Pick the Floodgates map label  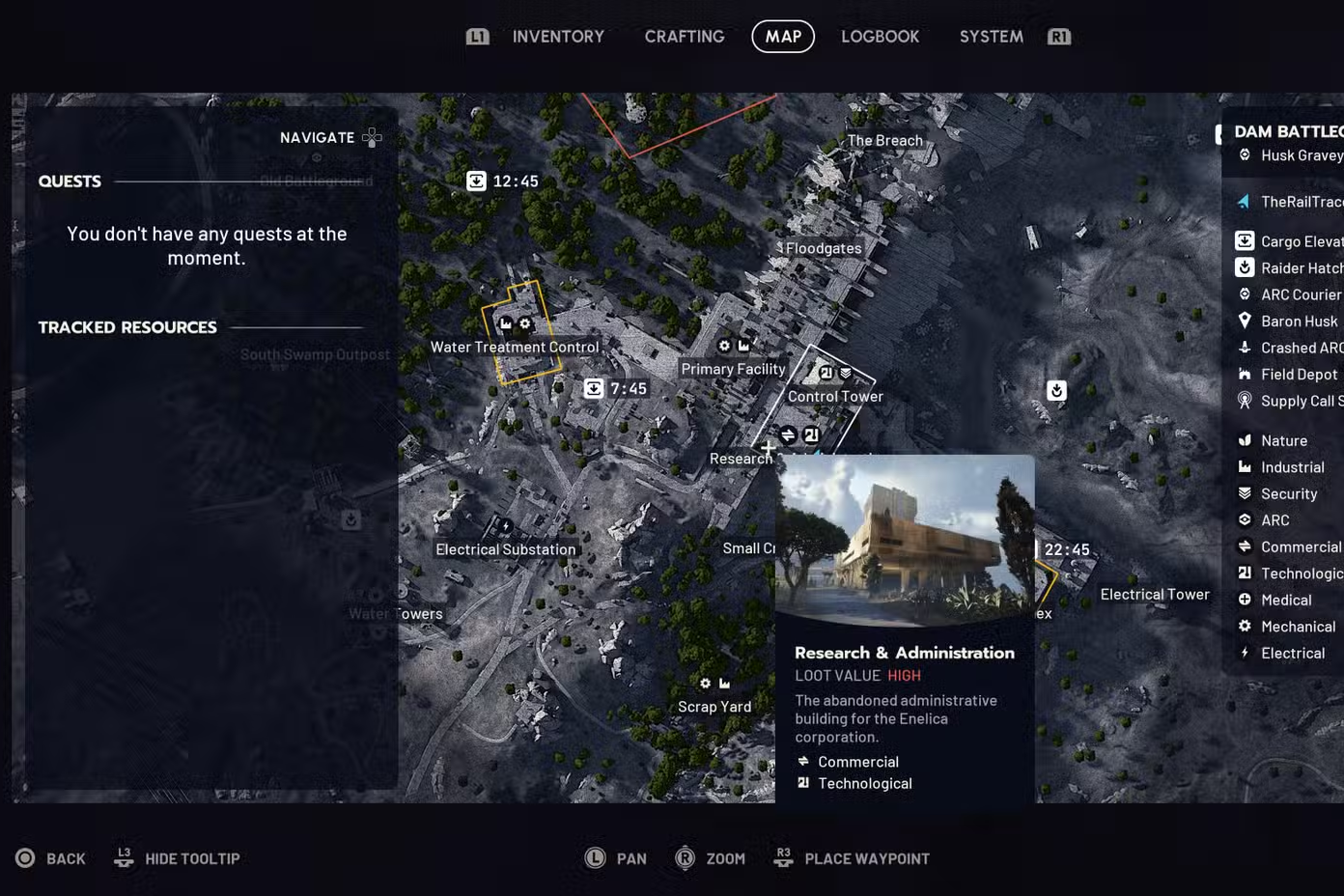coord(824,248)
